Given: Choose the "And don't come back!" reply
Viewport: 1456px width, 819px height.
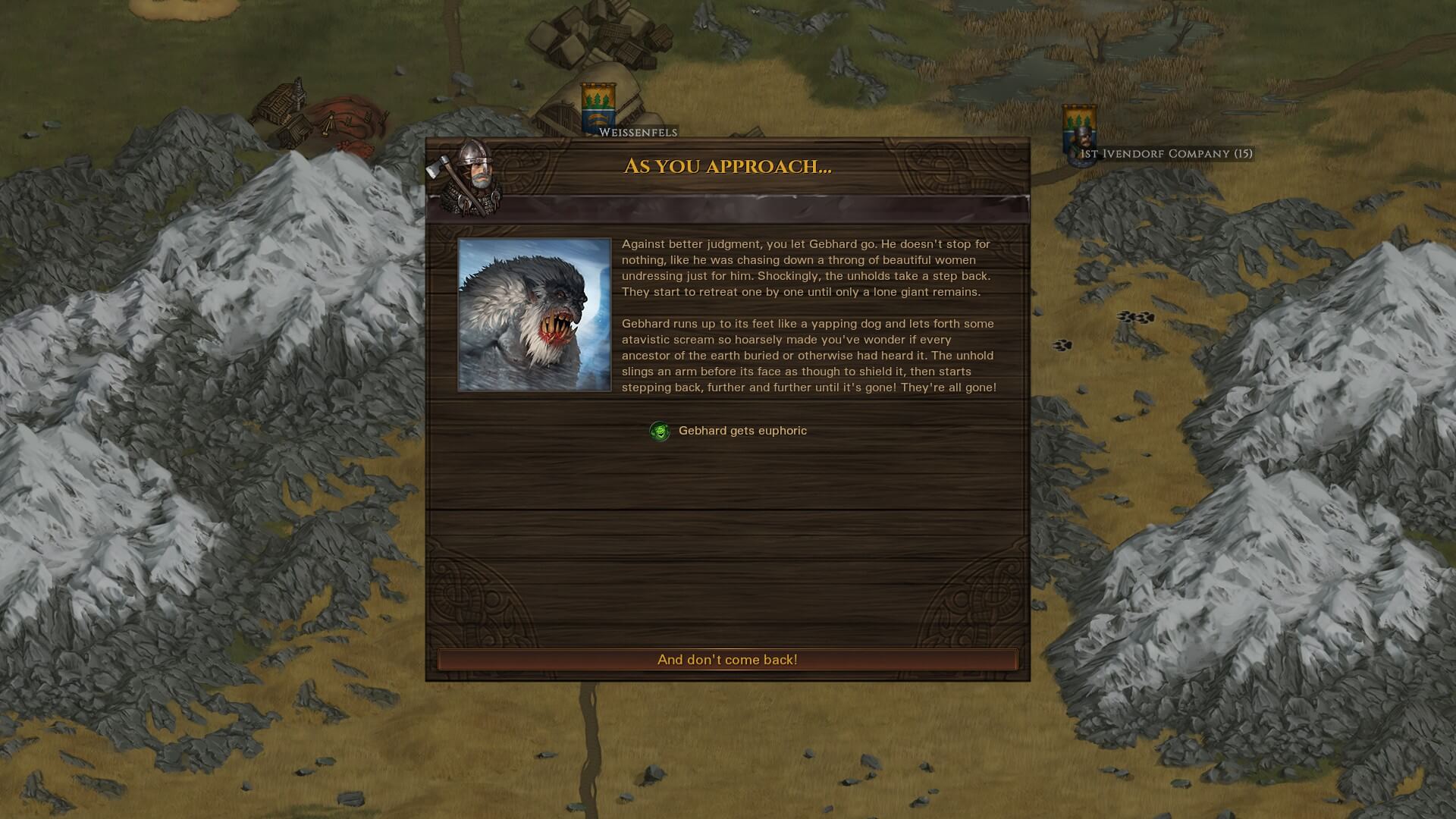Looking at the screenshot, I should [x=727, y=660].
